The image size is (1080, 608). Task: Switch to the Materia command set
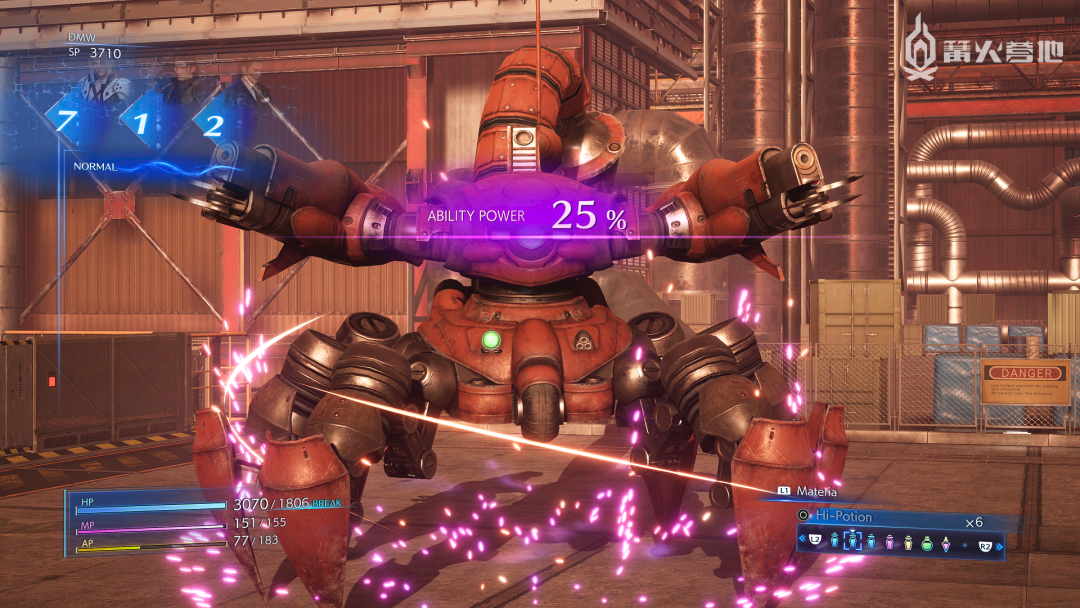point(815,491)
